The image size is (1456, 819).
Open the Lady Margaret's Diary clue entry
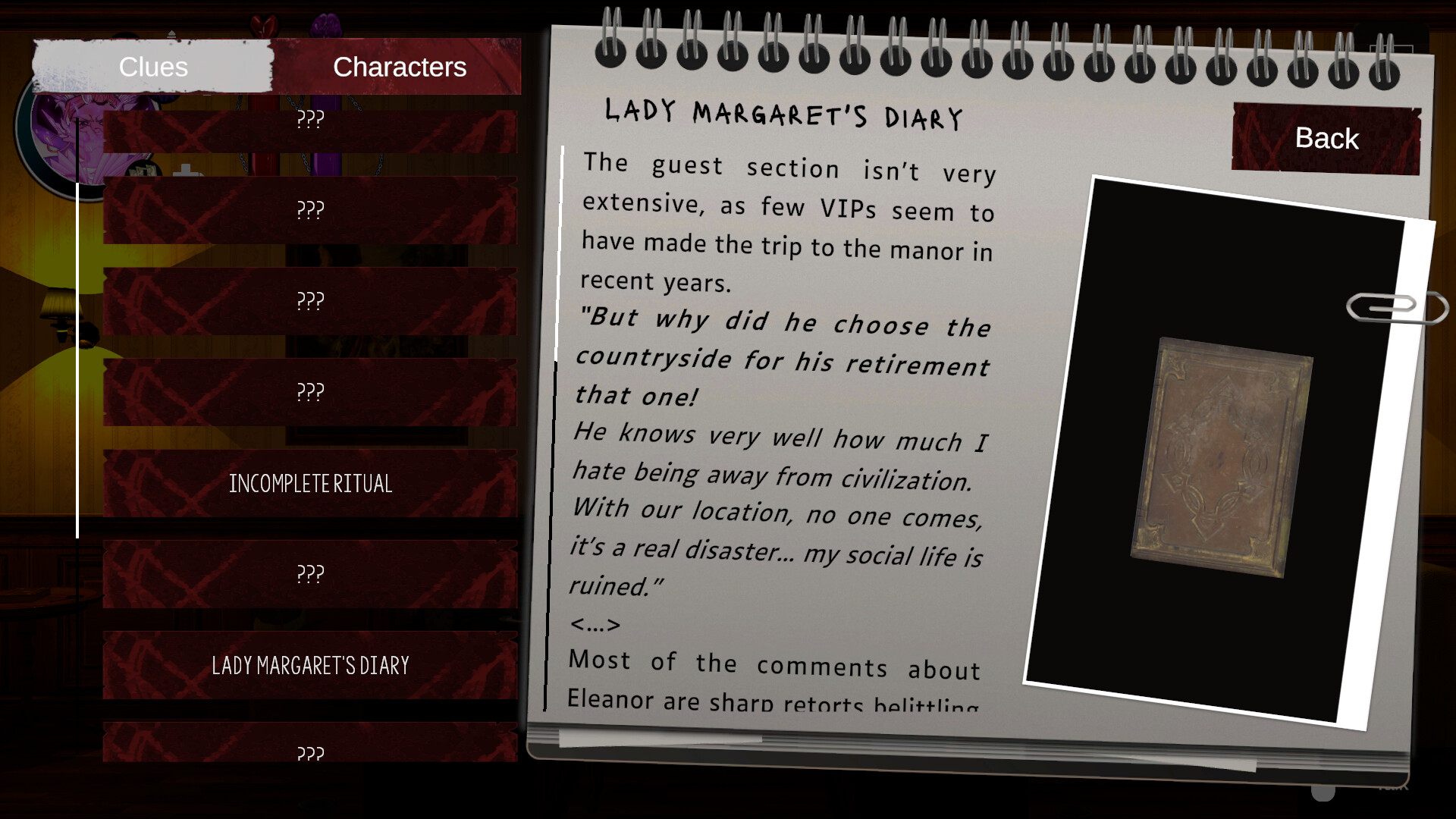(310, 665)
